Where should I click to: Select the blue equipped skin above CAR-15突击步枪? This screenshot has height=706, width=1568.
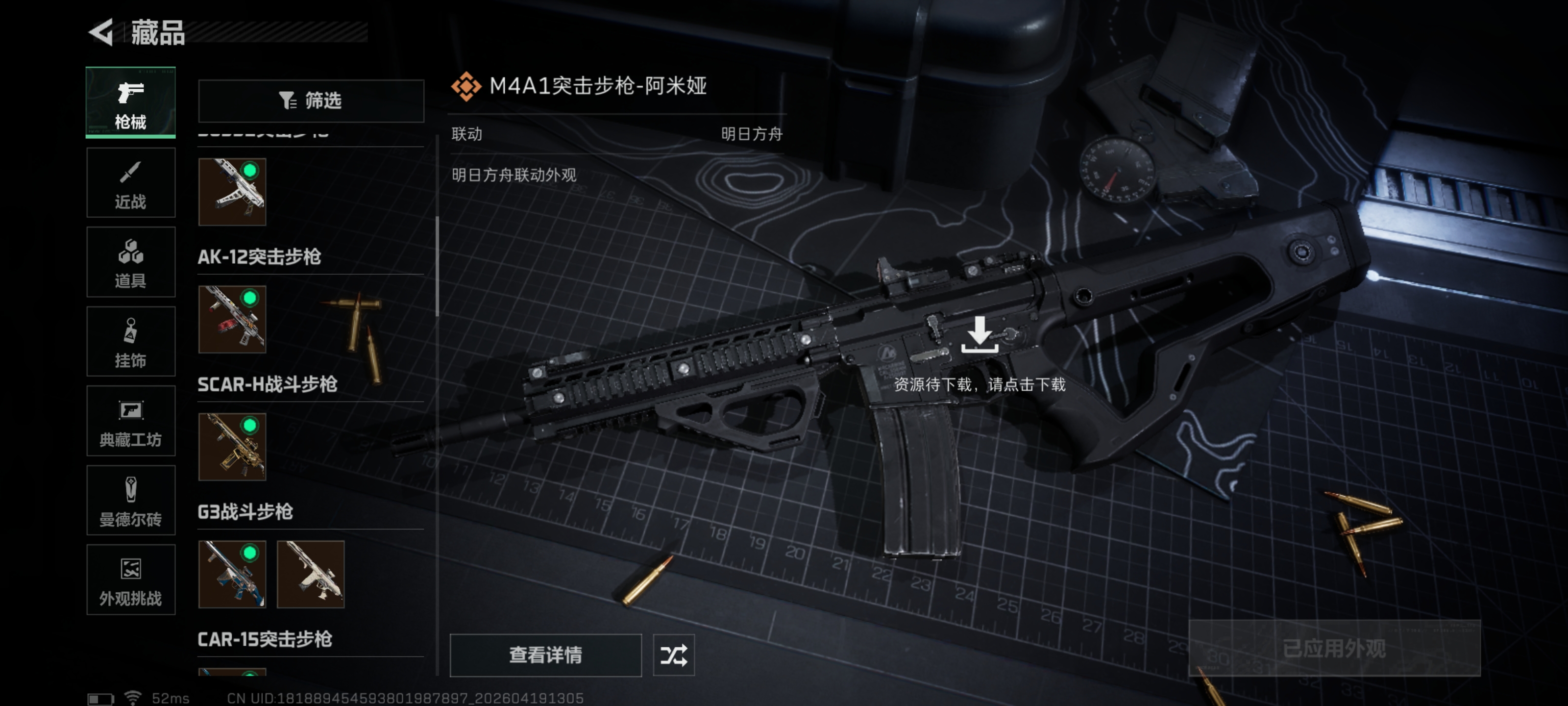(232, 575)
